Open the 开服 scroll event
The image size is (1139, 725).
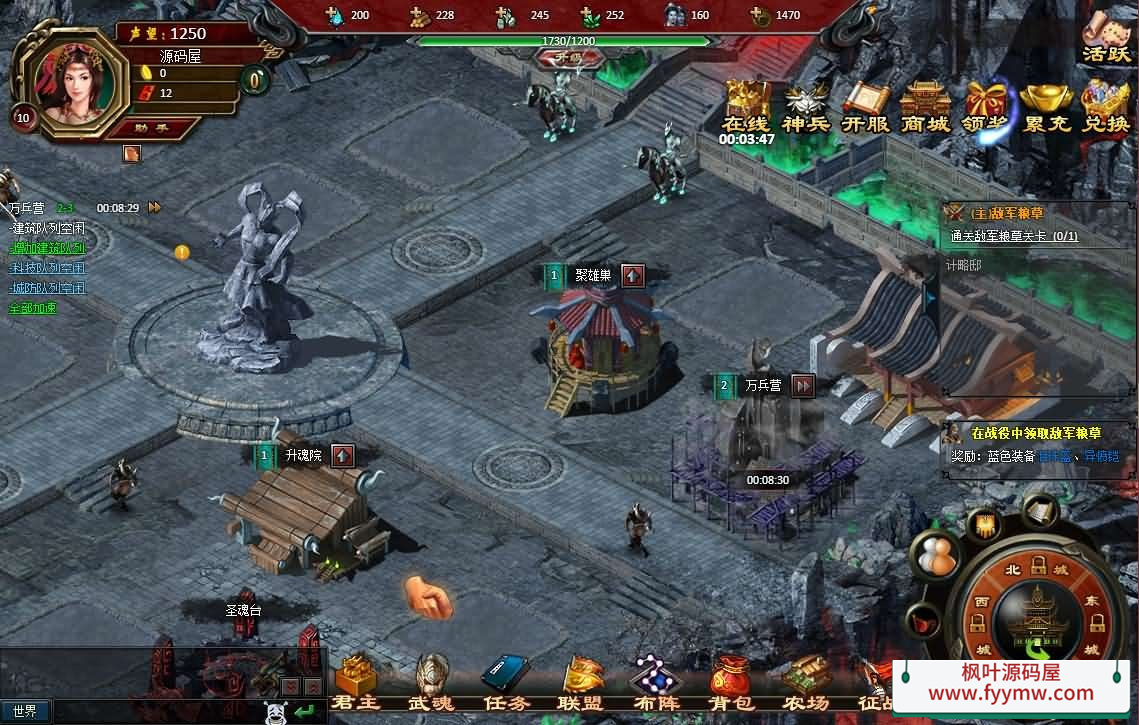[x=866, y=106]
